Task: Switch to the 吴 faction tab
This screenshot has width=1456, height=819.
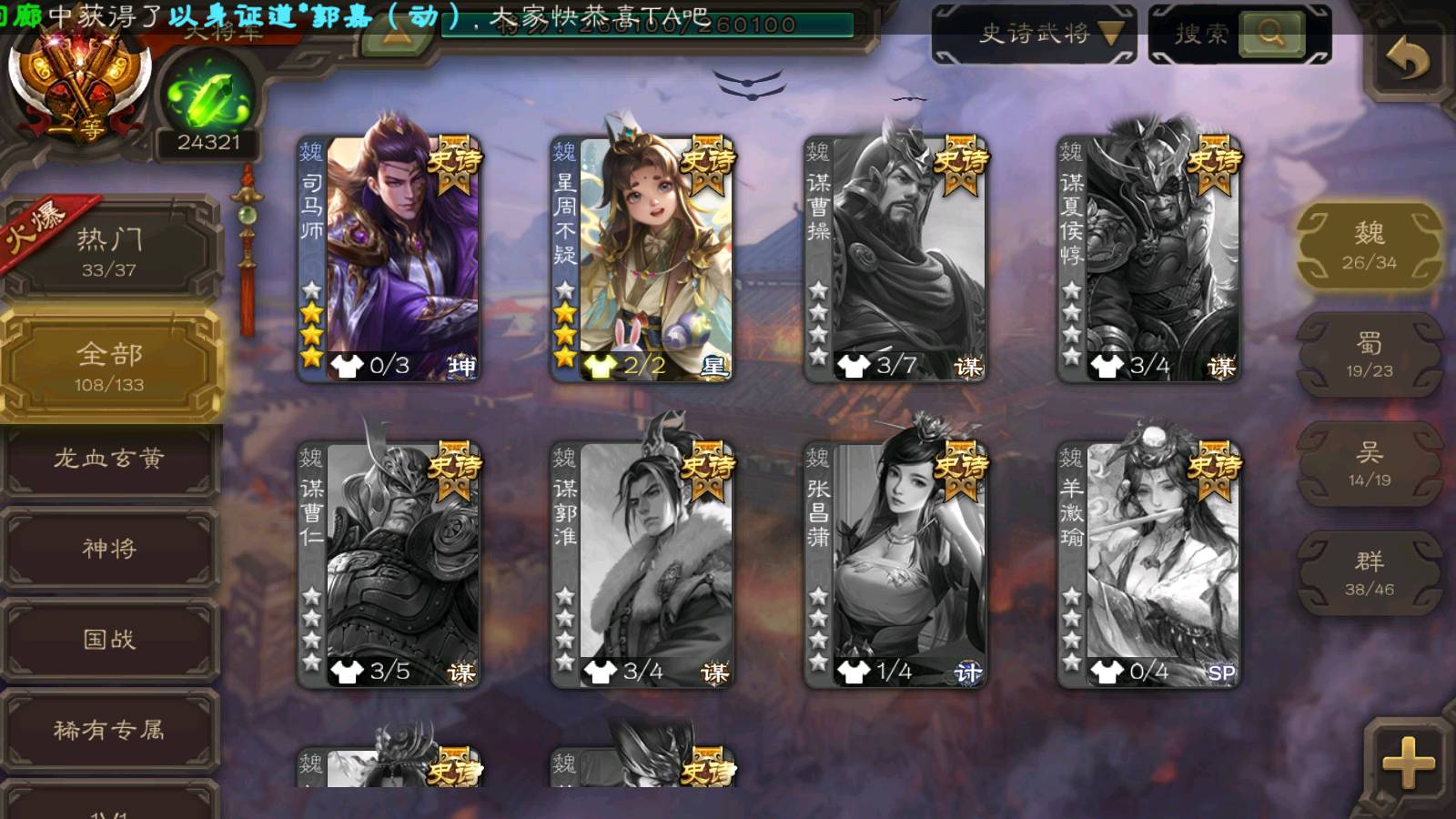Action: (1369, 464)
